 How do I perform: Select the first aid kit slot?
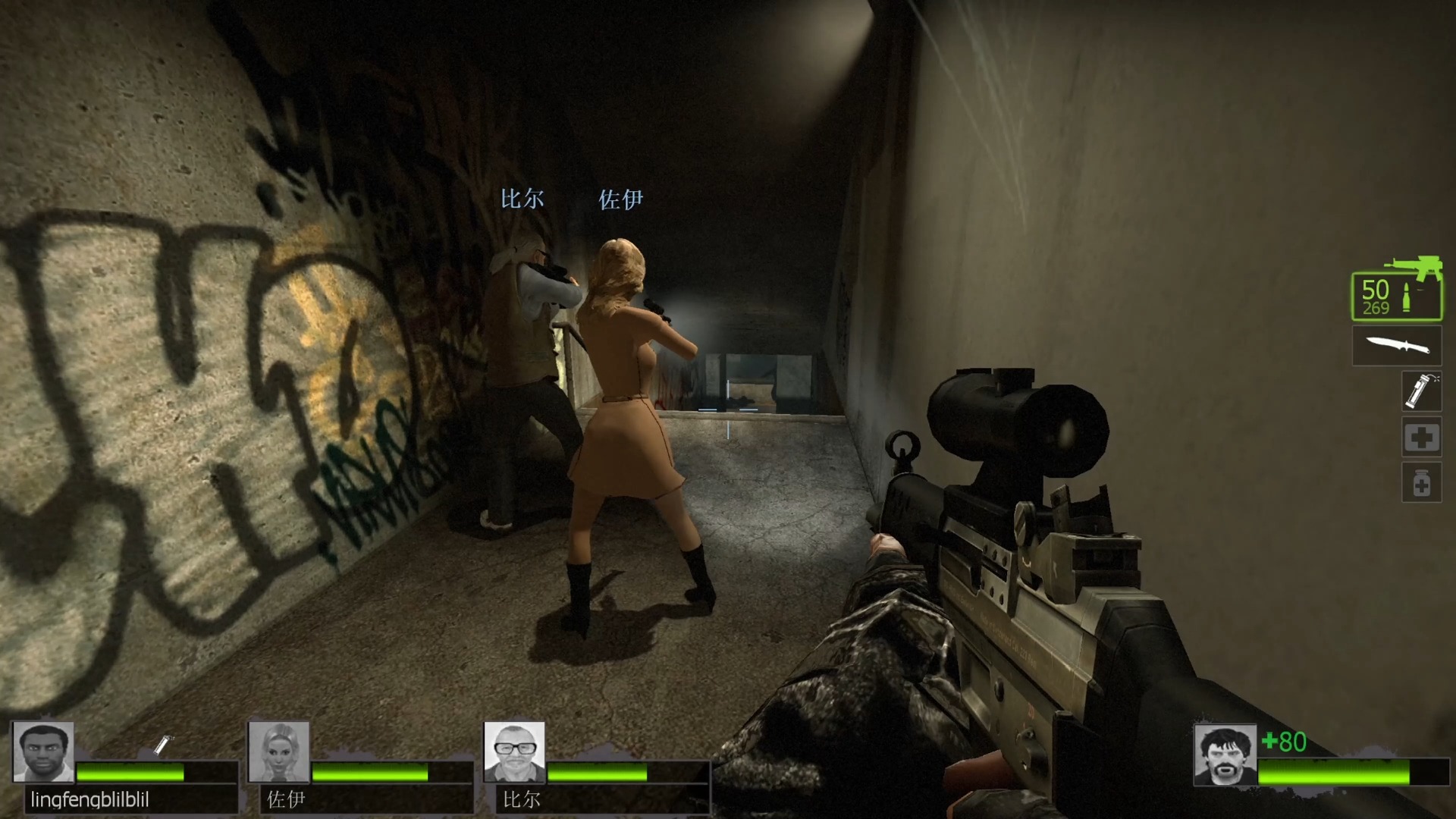click(x=1420, y=437)
